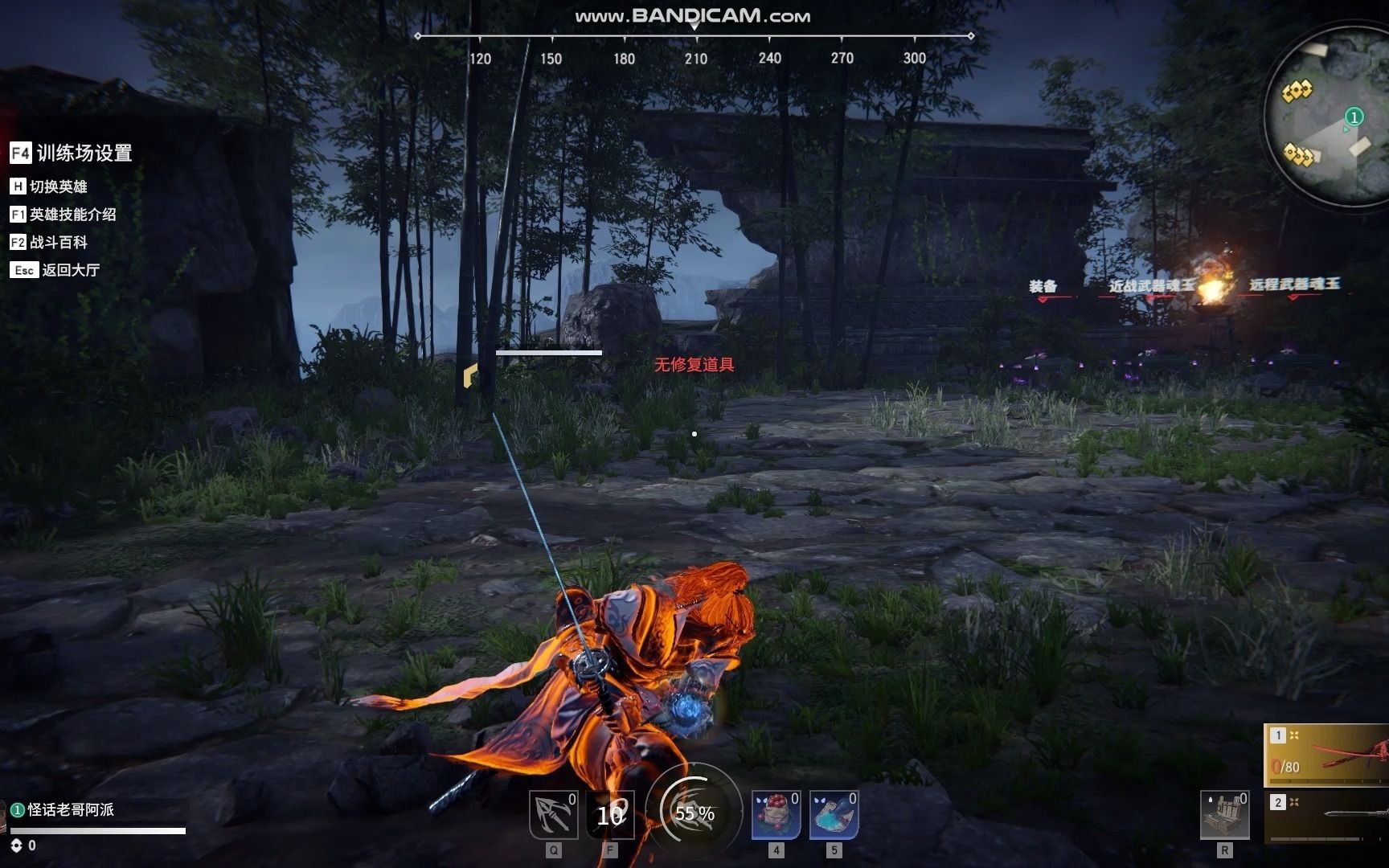The height and width of the screenshot is (868, 1389).
Task: Use the red berry healing pouch
Action: point(776,815)
